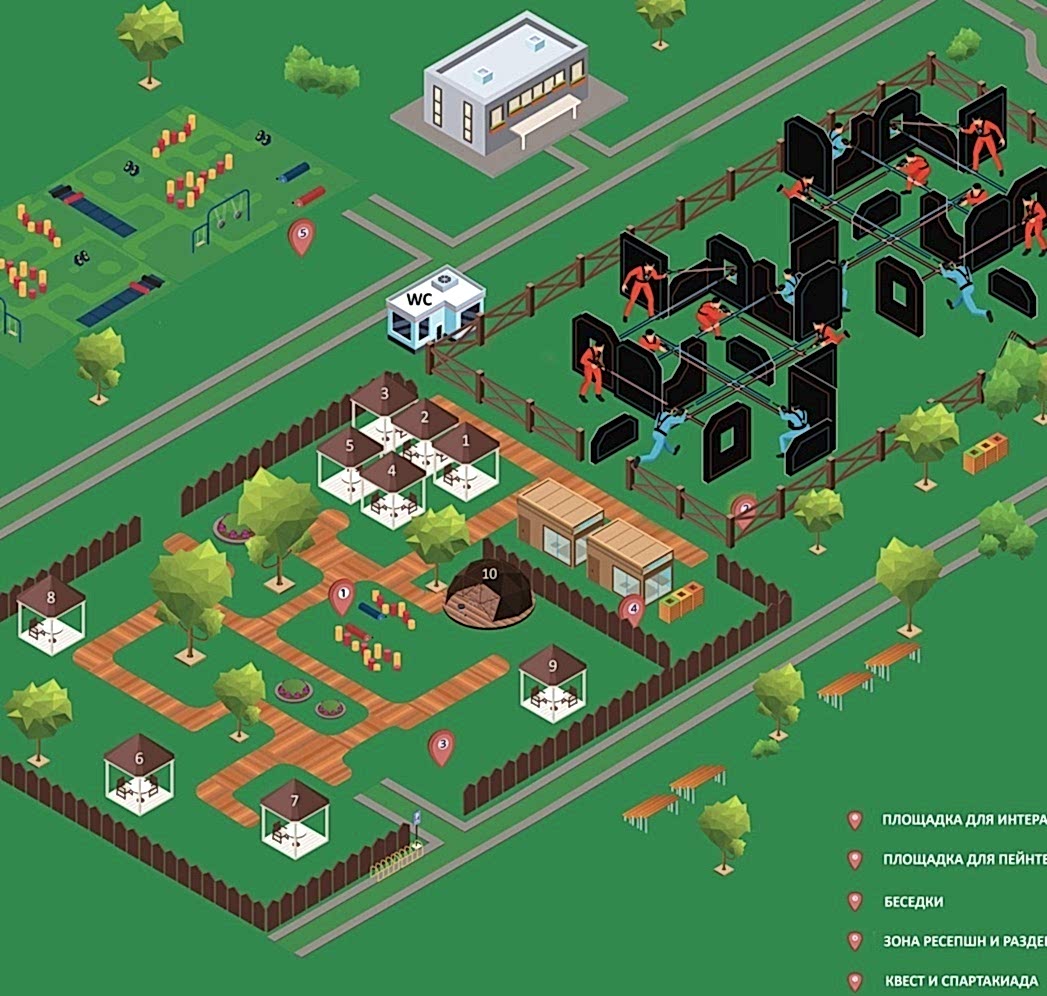The image size is (1047, 996).
Task: Select map marker number 4 by the cabins
Action: click(631, 607)
